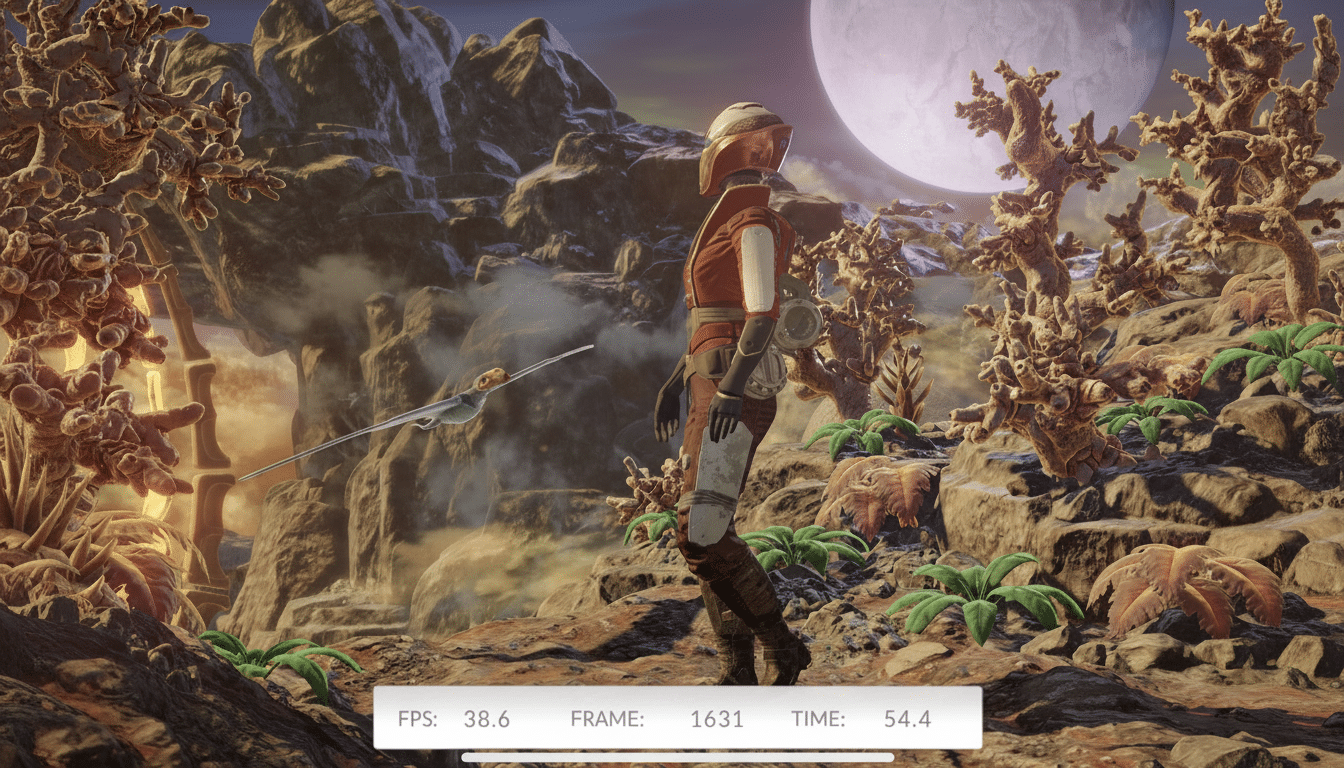Select the FRAME counter reading 1631
1344x768 pixels.
[x=718, y=718]
